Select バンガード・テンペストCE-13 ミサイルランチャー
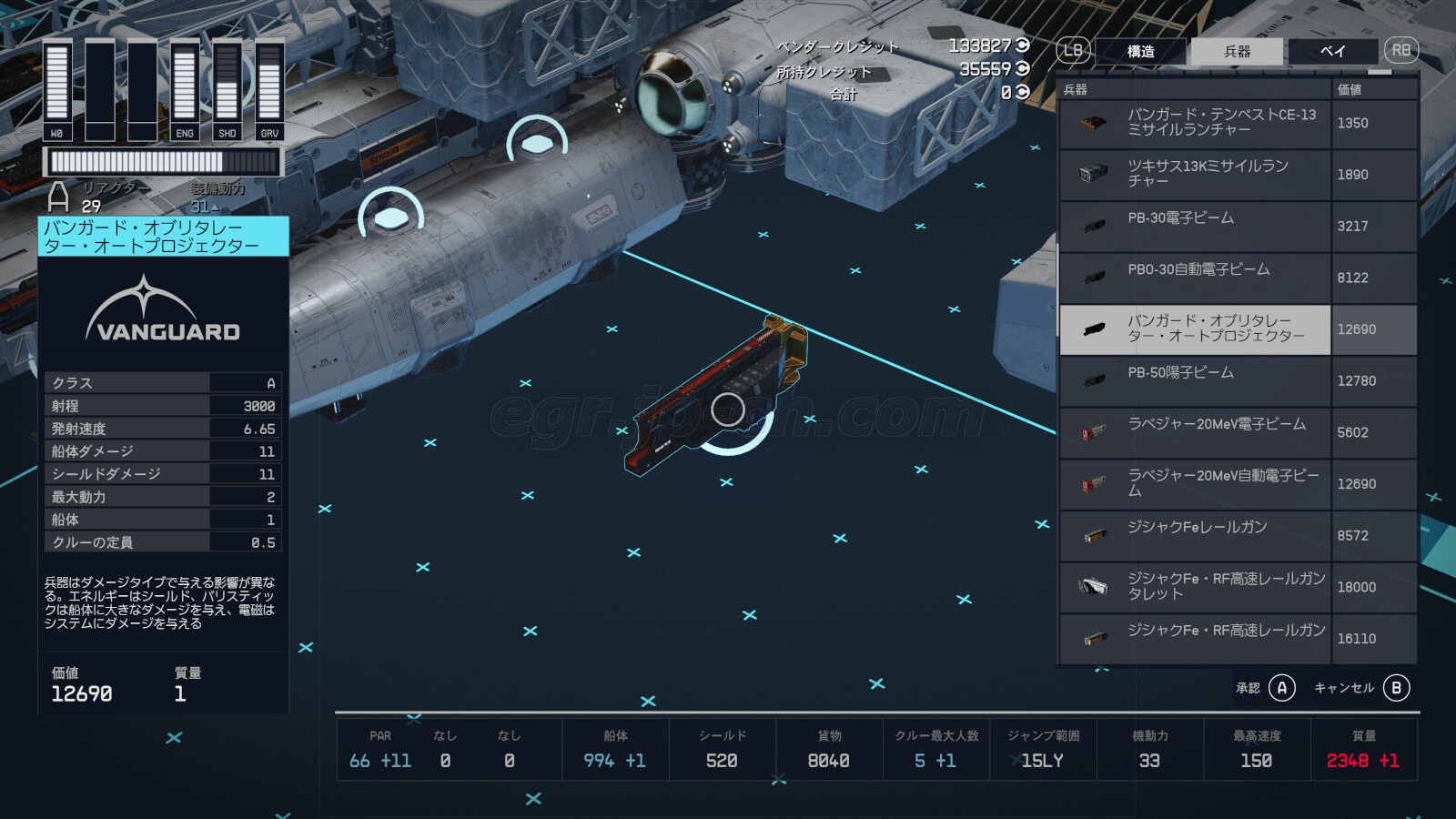The width and height of the screenshot is (1456, 819). (1220, 123)
